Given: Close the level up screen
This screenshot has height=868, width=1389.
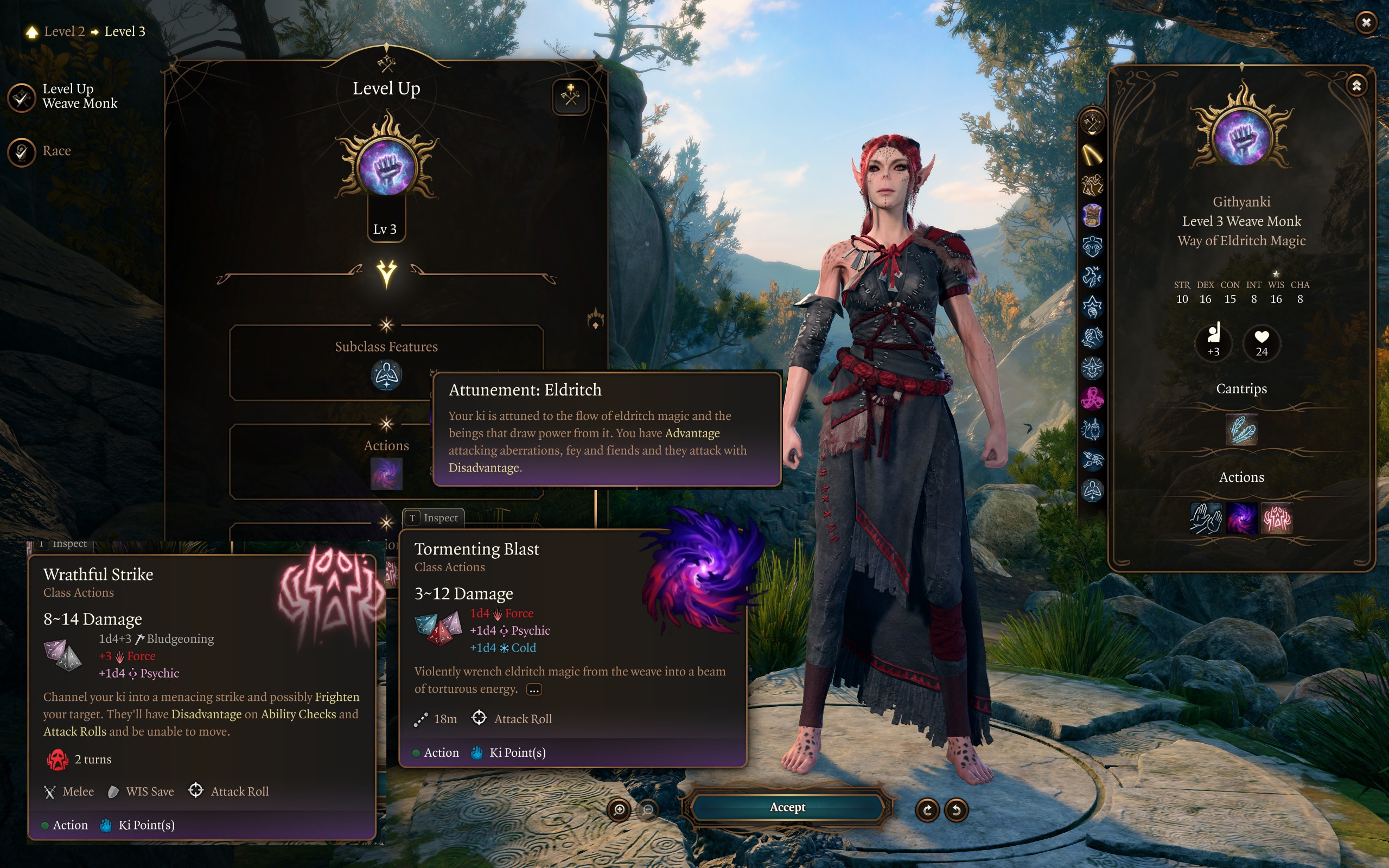Looking at the screenshot, I should (1366, 22).
